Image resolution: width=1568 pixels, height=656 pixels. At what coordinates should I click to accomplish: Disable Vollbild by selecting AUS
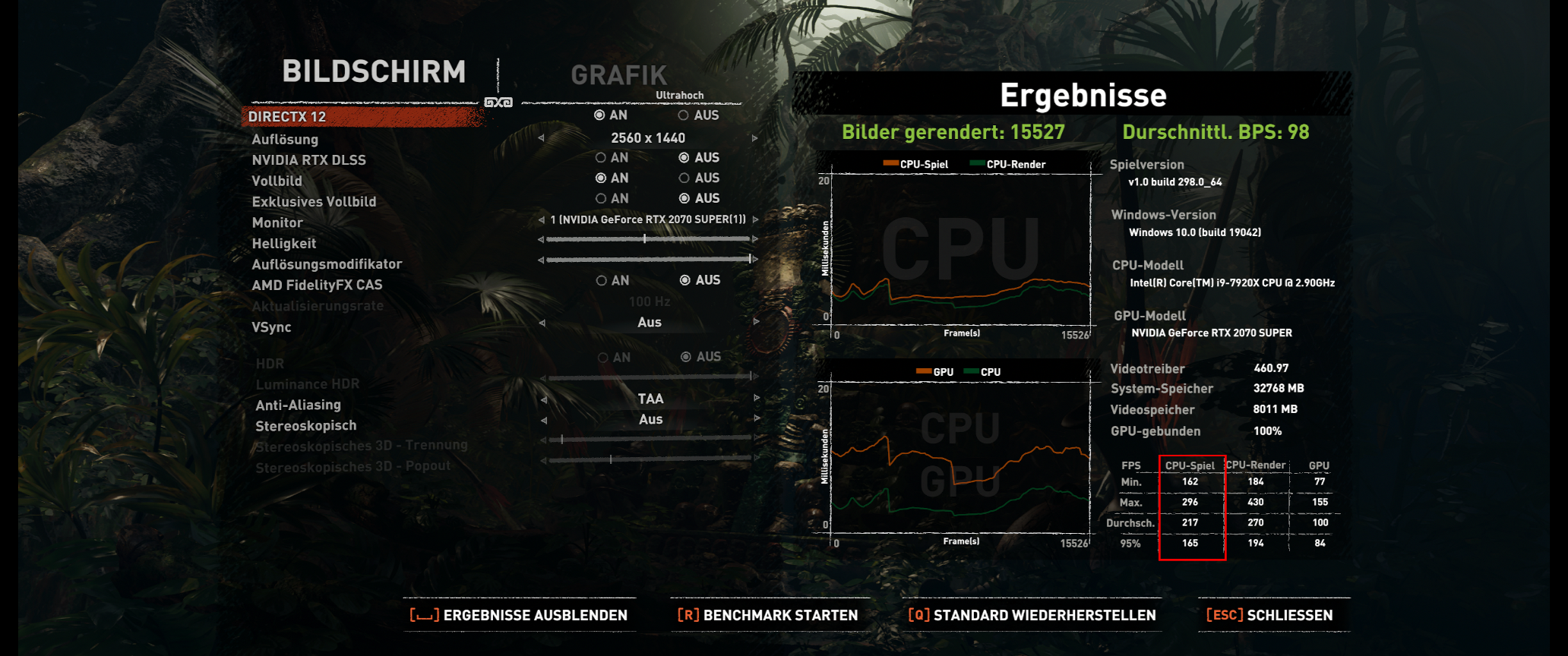(x=684, y=178)
